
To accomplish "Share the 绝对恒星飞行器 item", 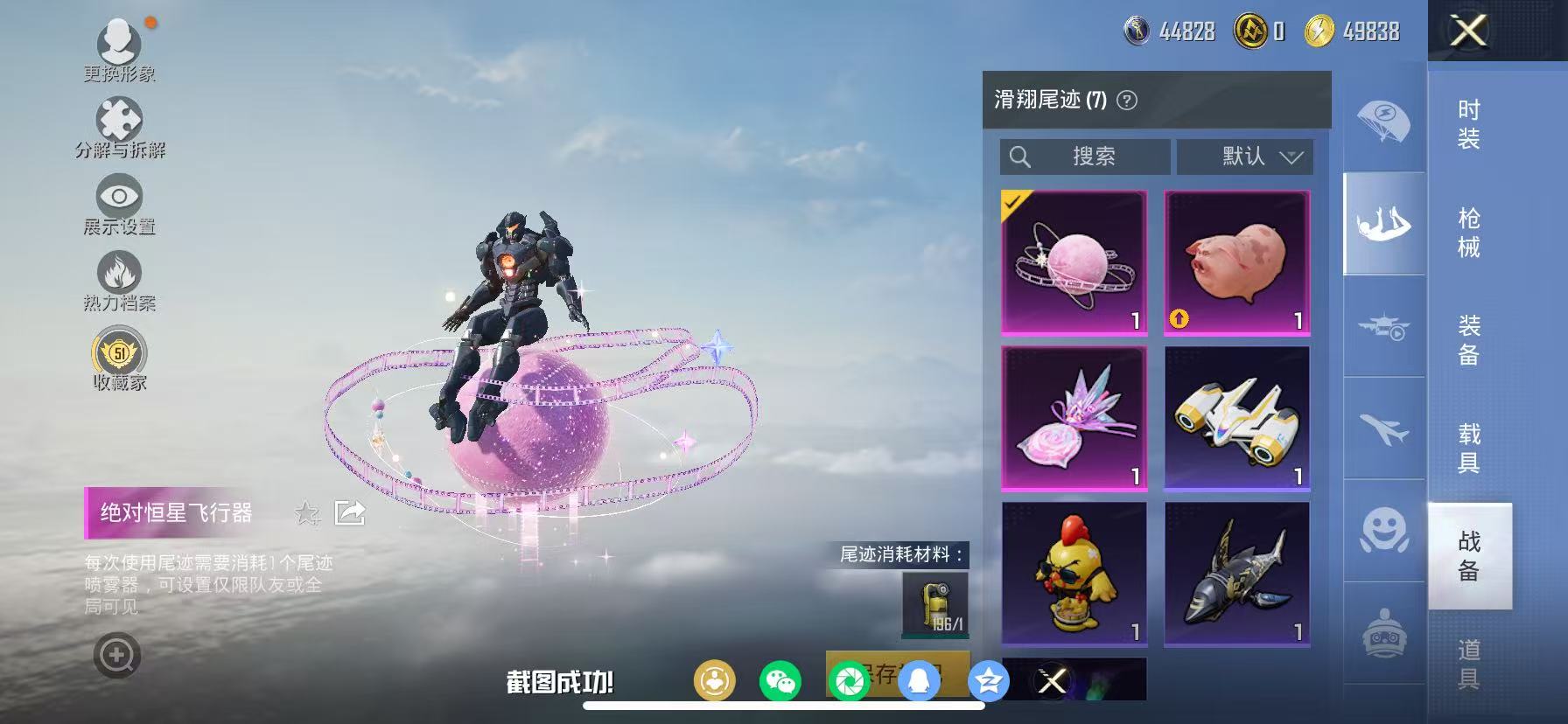I will (x=350, y=514).
